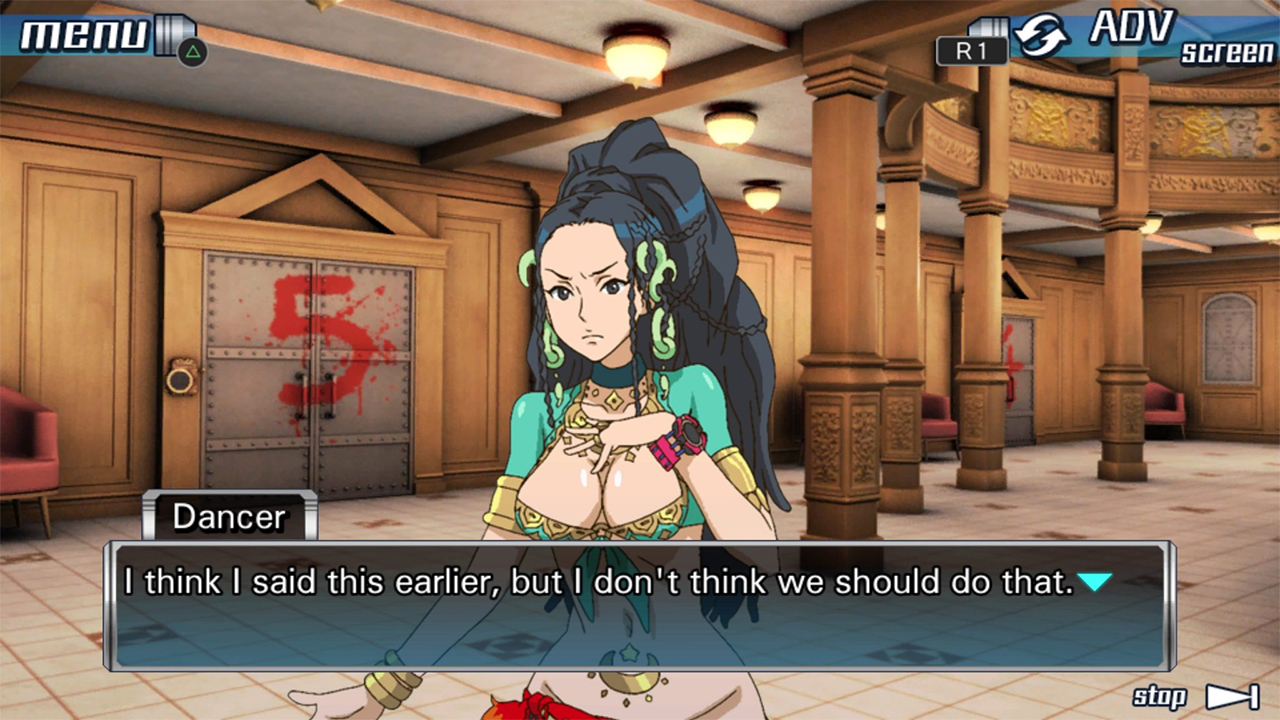
Task: Open the menu button
Action: (84, 34)
